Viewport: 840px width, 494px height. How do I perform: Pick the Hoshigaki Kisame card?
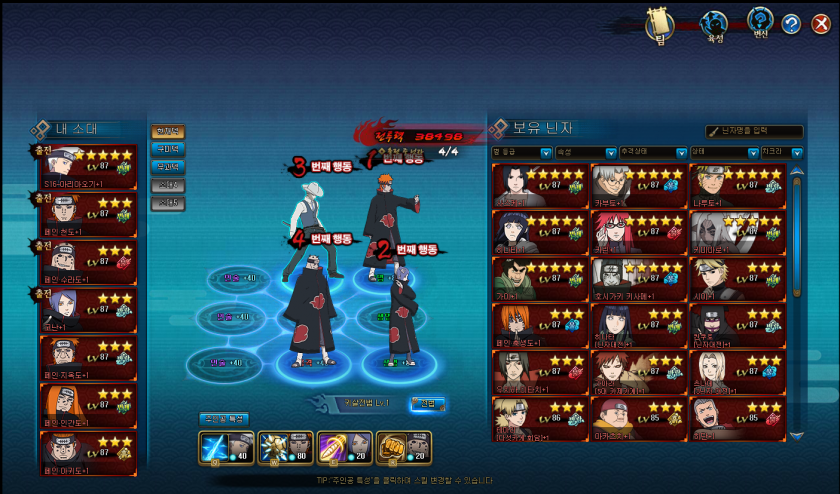click(x=638, y=278)
